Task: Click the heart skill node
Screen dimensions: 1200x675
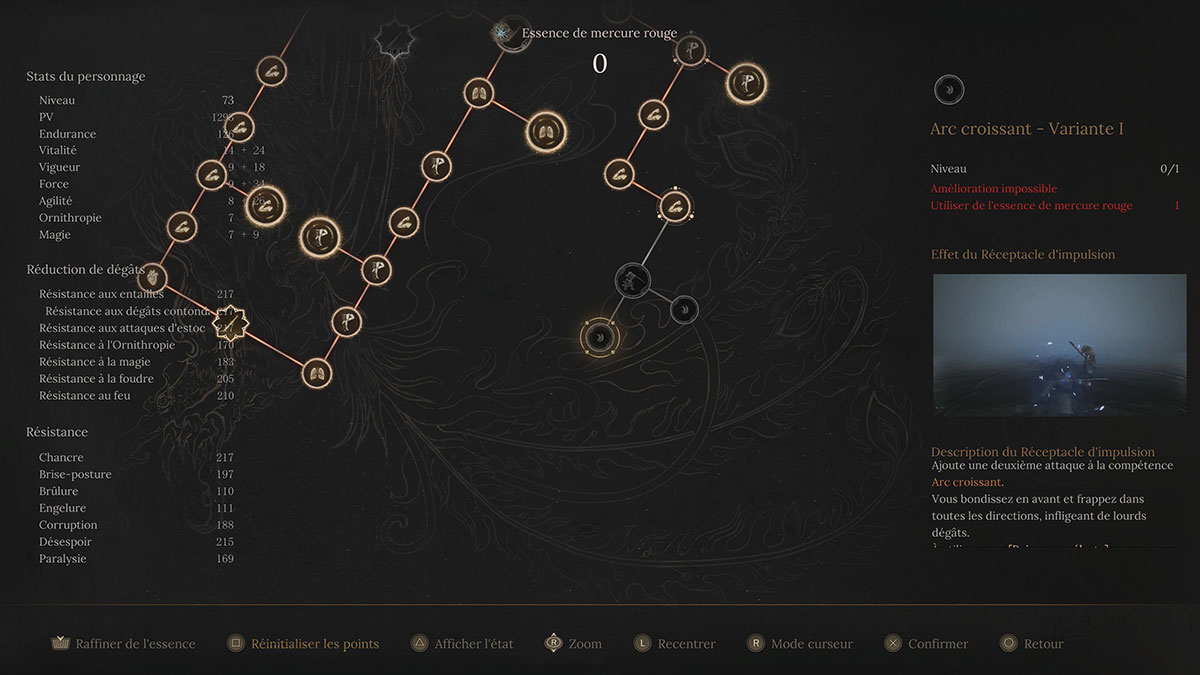Action: point(152,277)
